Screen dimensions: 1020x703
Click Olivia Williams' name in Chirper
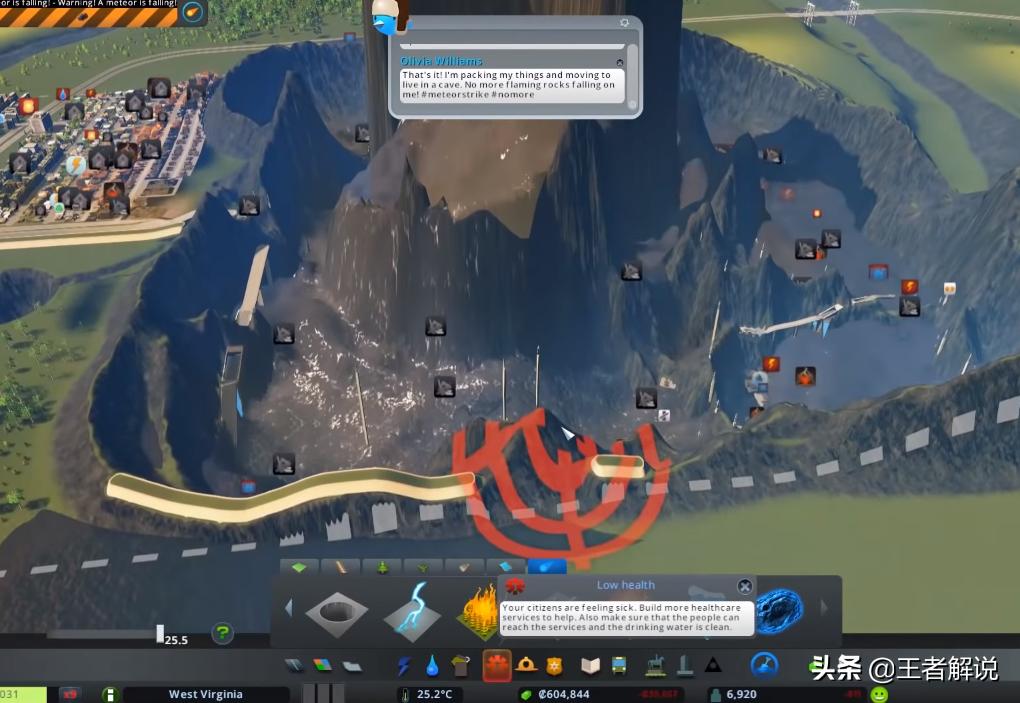(x=441, y=61)
